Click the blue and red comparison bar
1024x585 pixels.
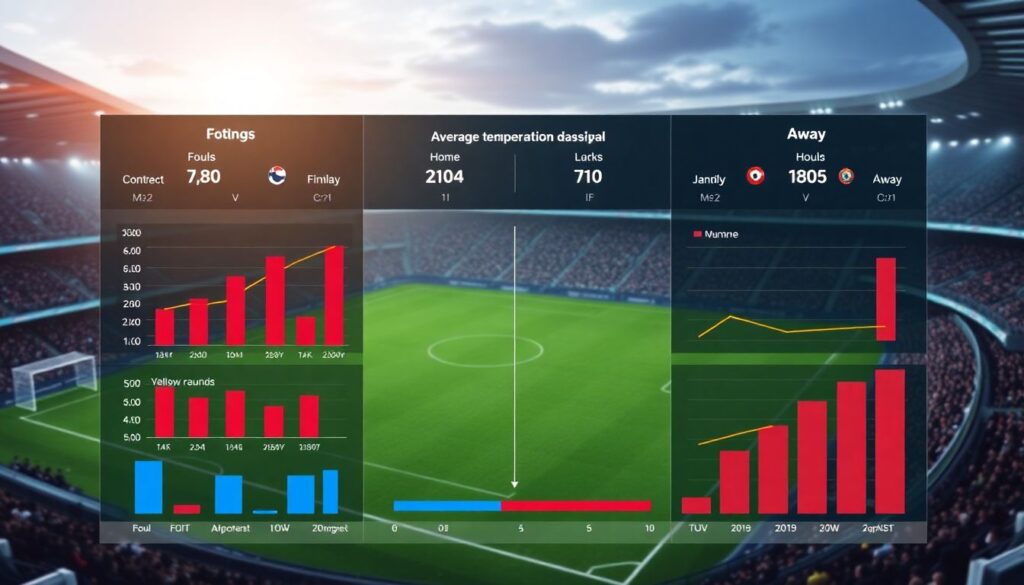click(x=521, y=505)
